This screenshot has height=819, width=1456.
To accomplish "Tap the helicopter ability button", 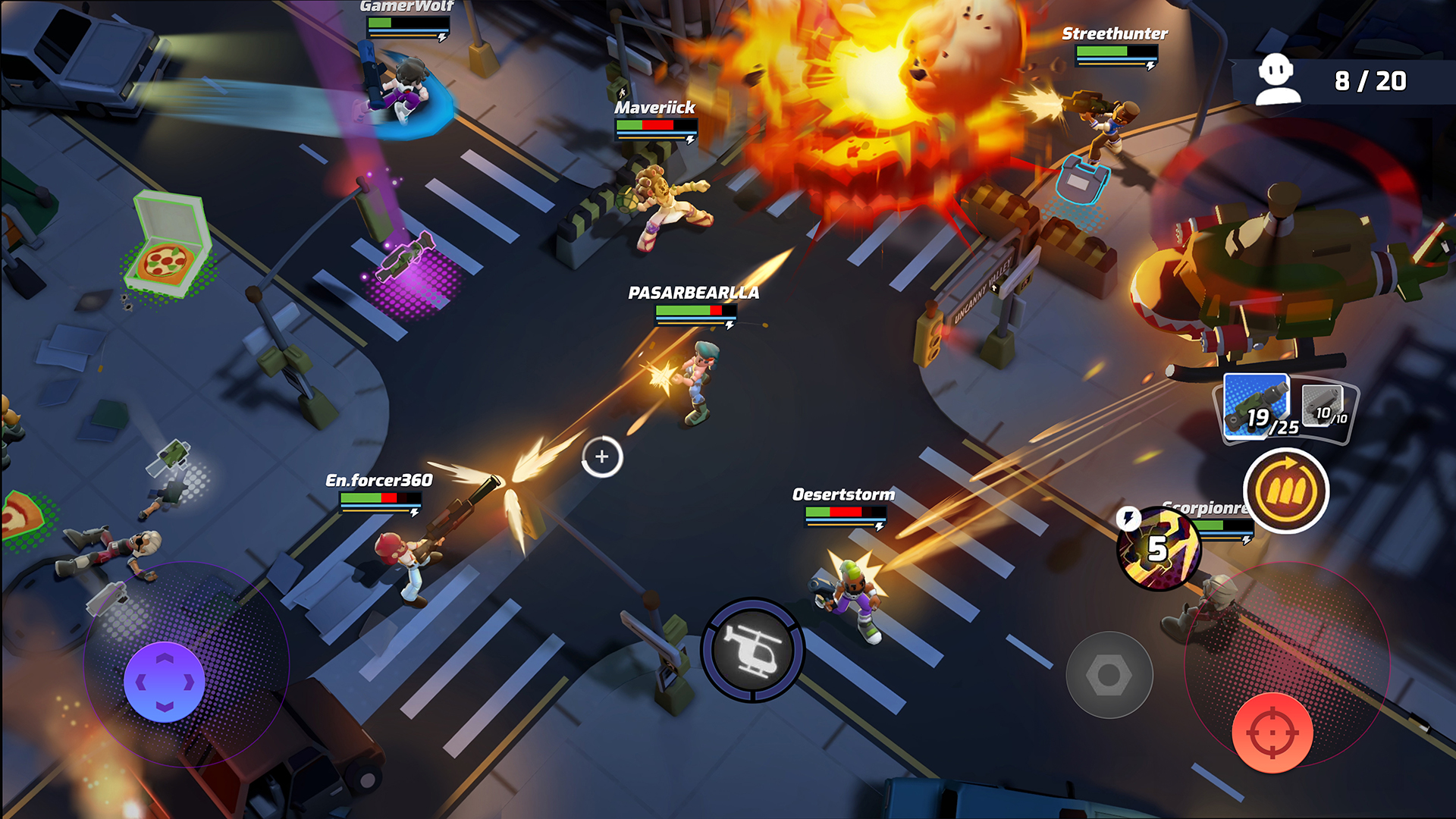I will (753, 651).
